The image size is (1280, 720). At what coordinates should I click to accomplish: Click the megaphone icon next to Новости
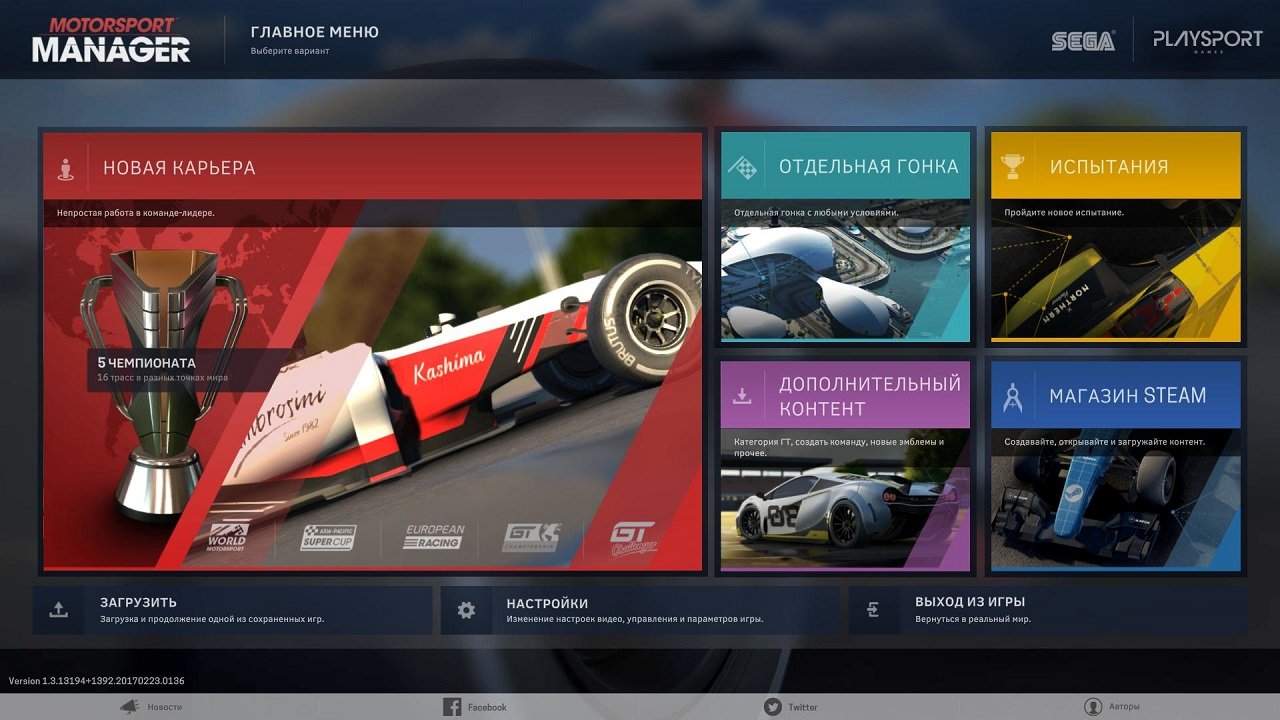pyautogui.click(x=128, y=706)
